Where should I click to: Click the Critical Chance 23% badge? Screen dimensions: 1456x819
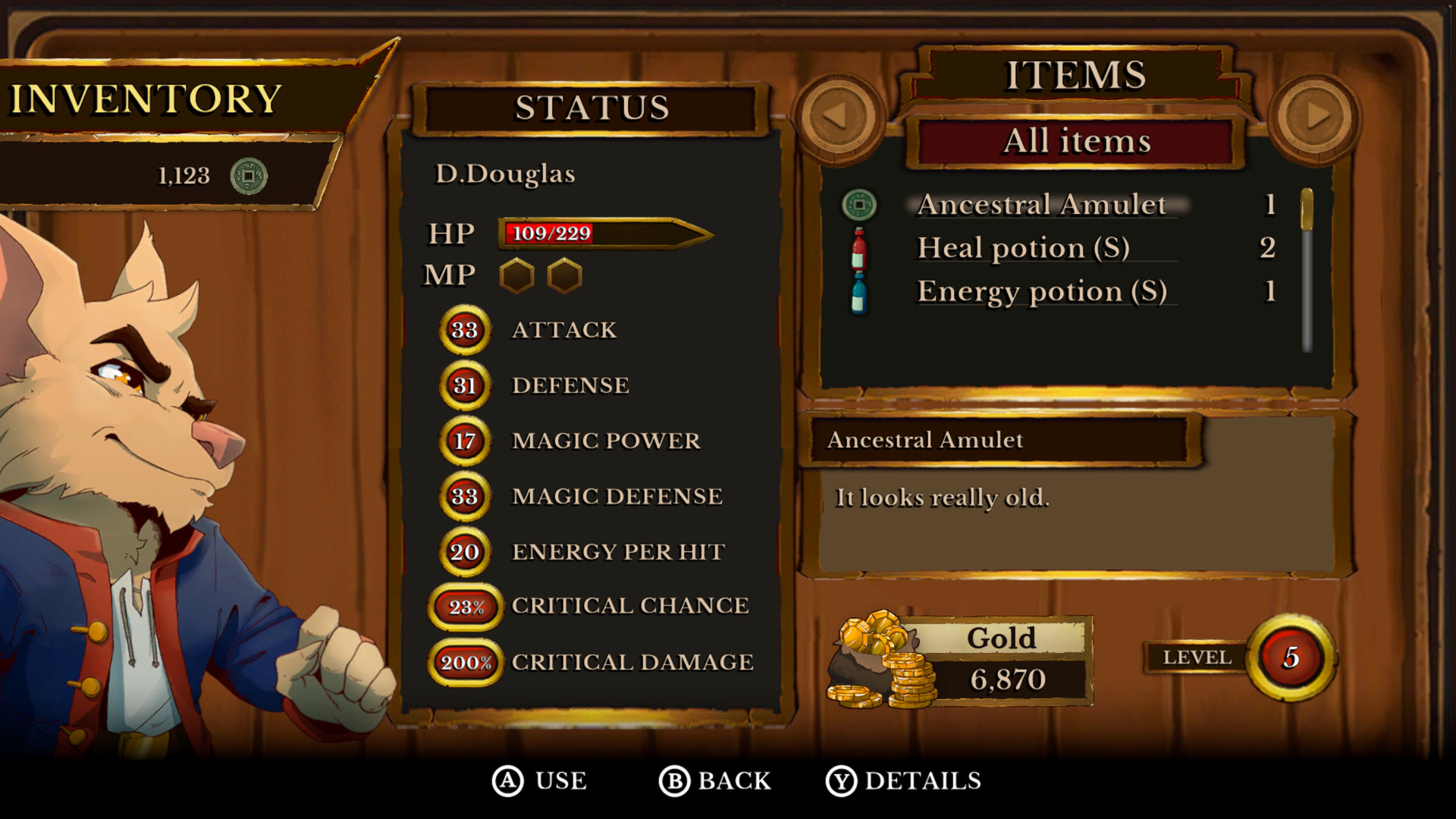click(x=464, y=606)
